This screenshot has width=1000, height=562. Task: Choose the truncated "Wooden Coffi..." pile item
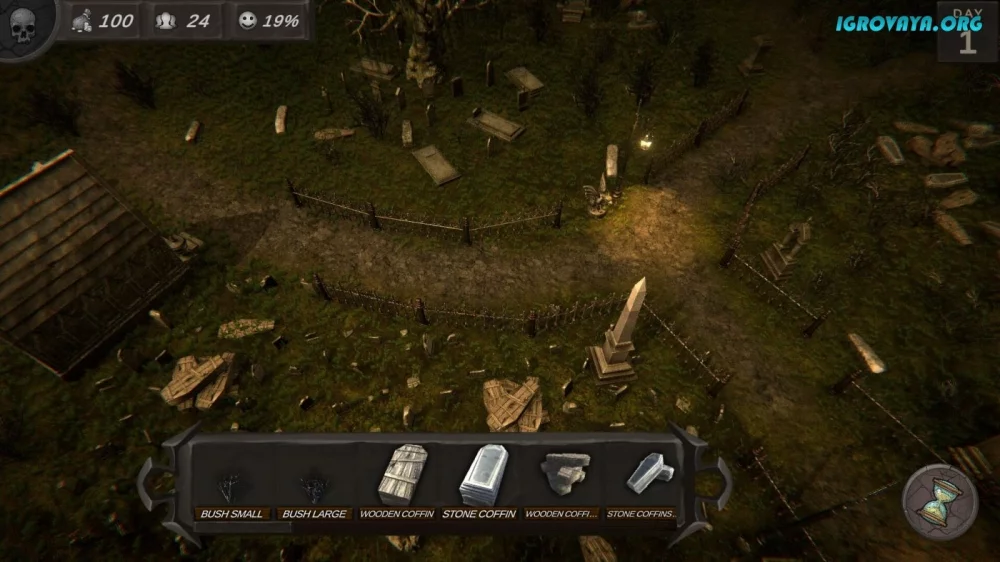(560, 478)
